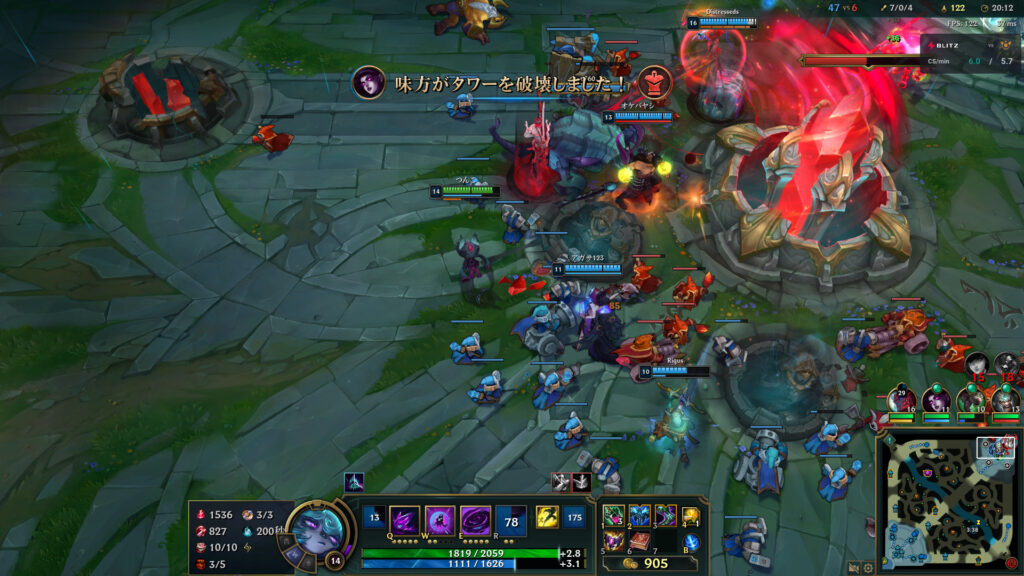1024x576 pixels.
Task: Select the item in inventory slot 1
Action: (612, 516)
